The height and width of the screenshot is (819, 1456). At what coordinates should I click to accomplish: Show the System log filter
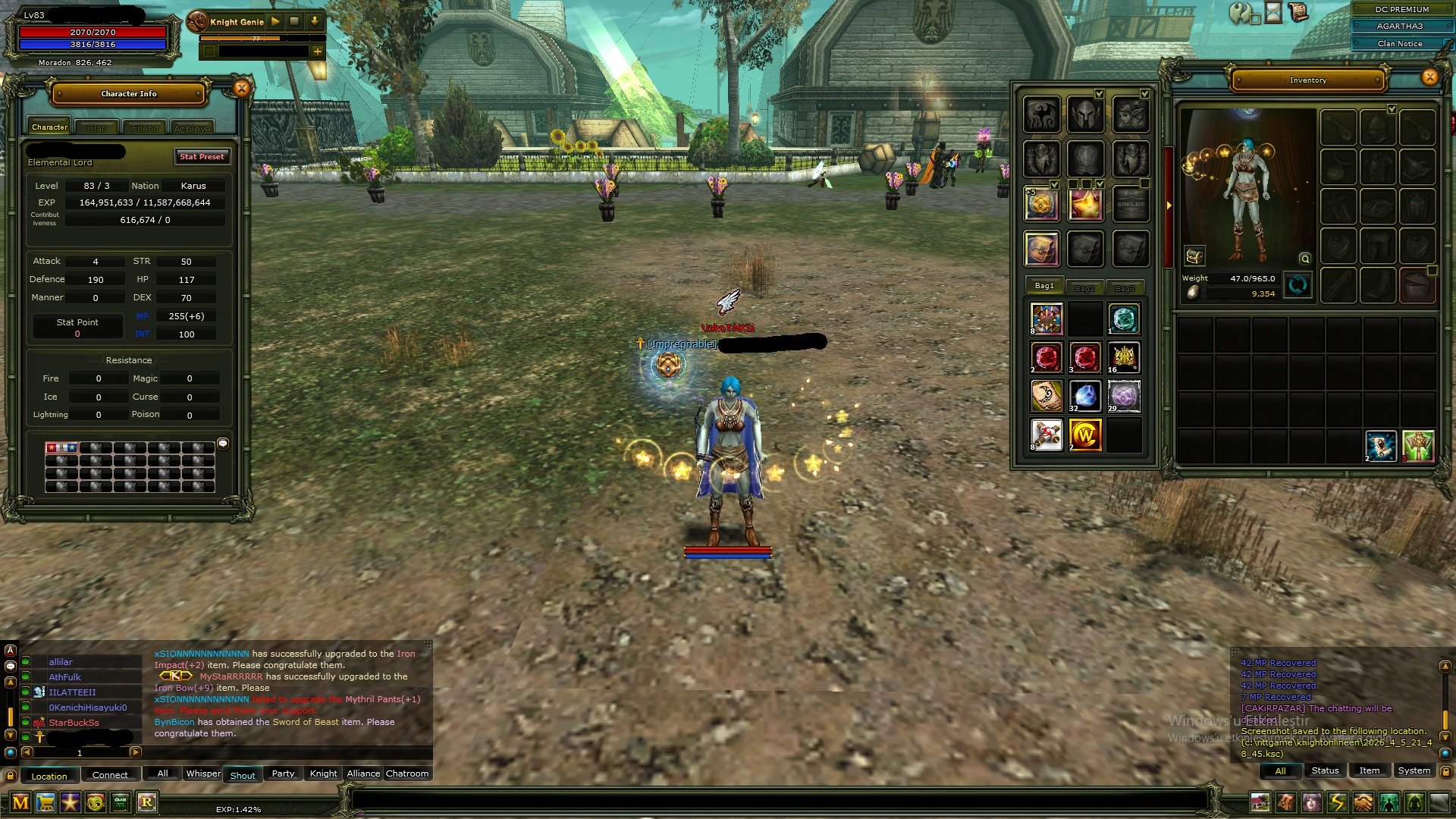pyautogui.click(x=1414, y=770)
